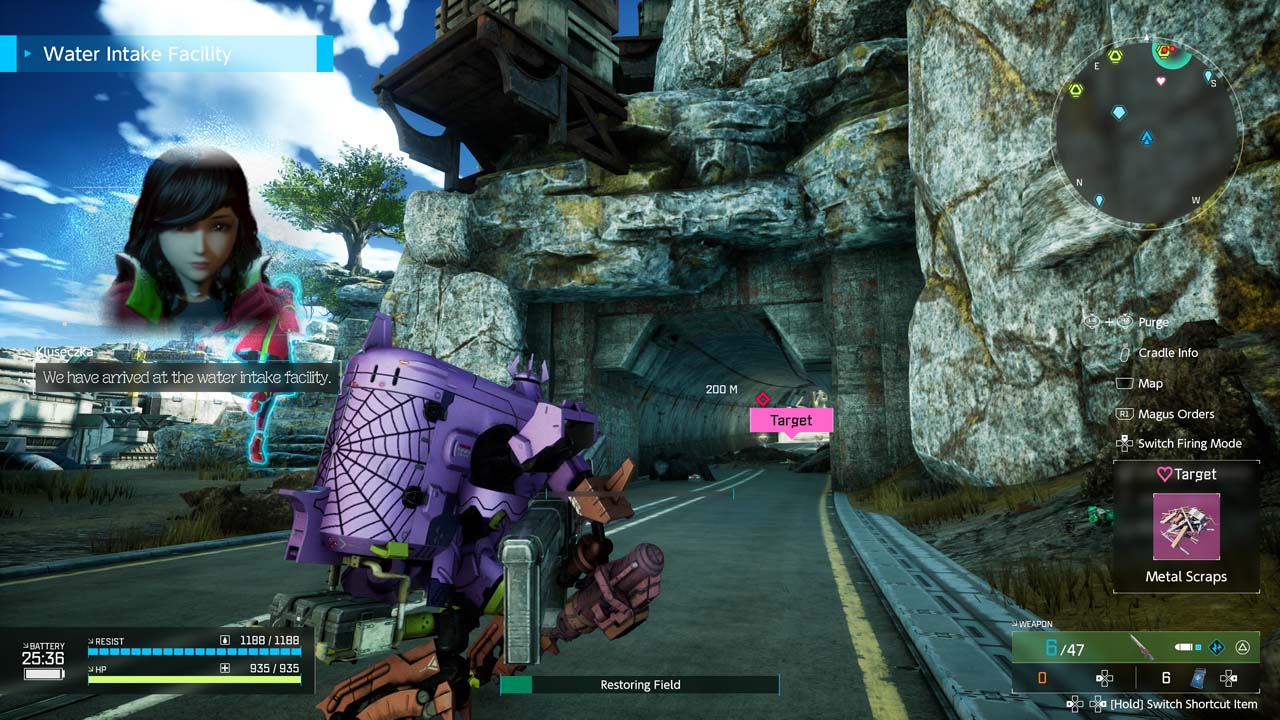1280x720 pixels.
Task: Select the Water Intake Facility location banner
Action: click(166, 54)
